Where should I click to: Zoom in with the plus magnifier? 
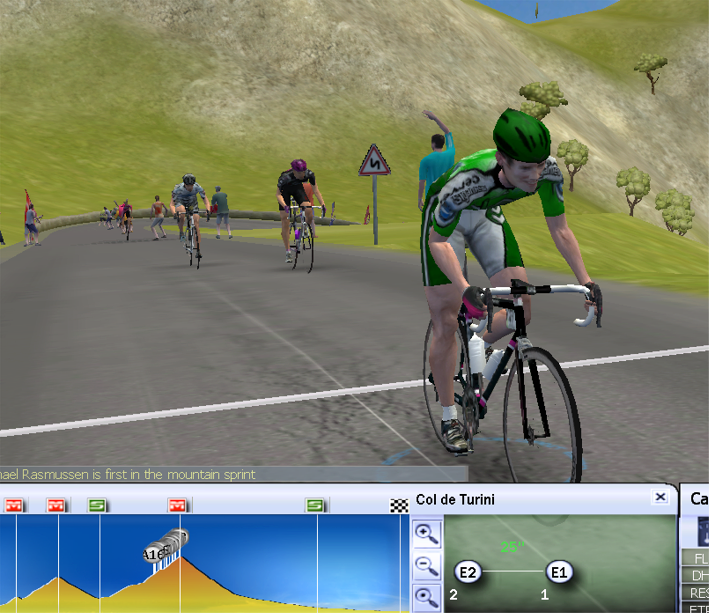click(x=427, y=533)
